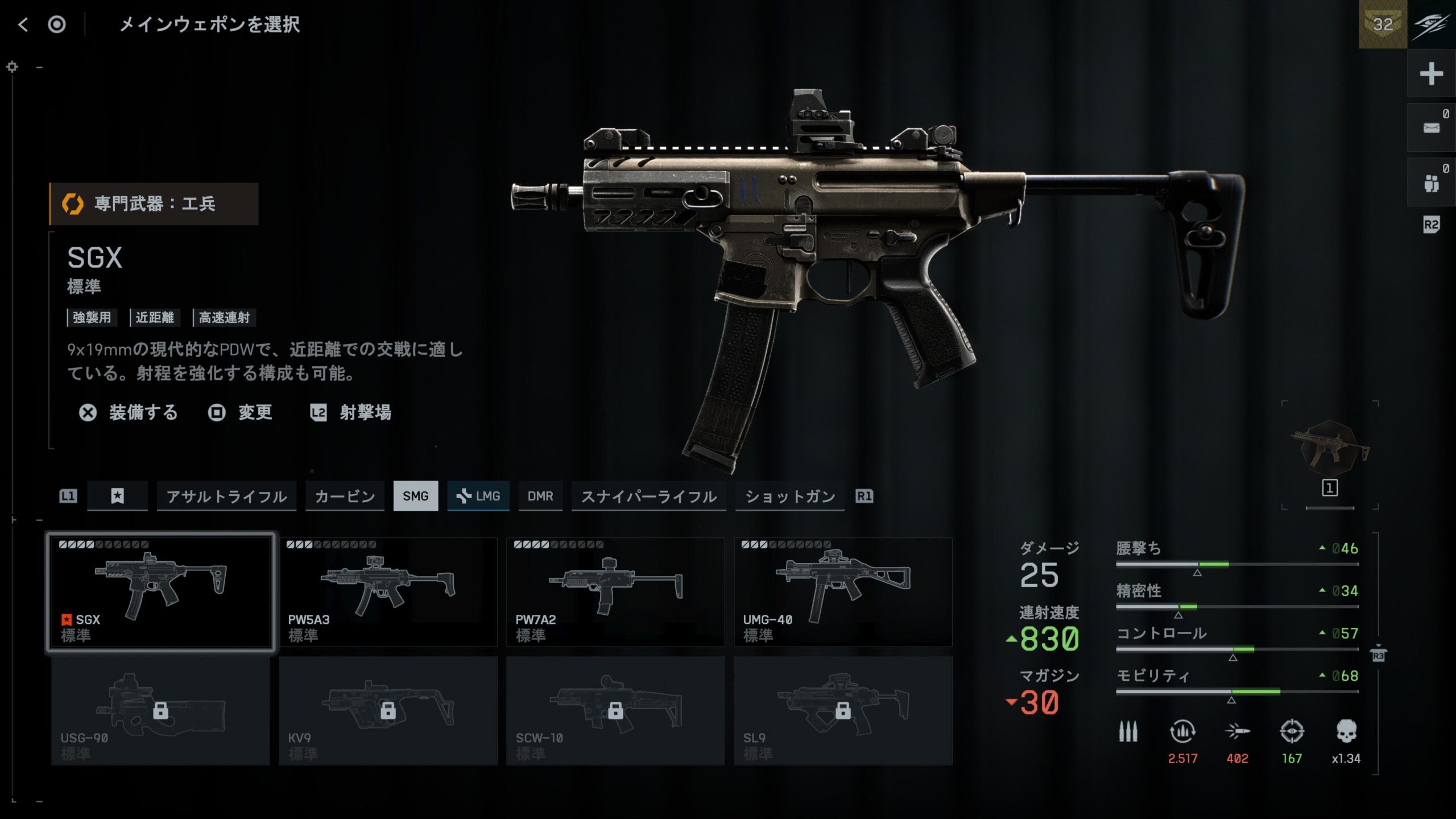
Task: Open the favorites star tab
Action: click(x=117, y=496)
